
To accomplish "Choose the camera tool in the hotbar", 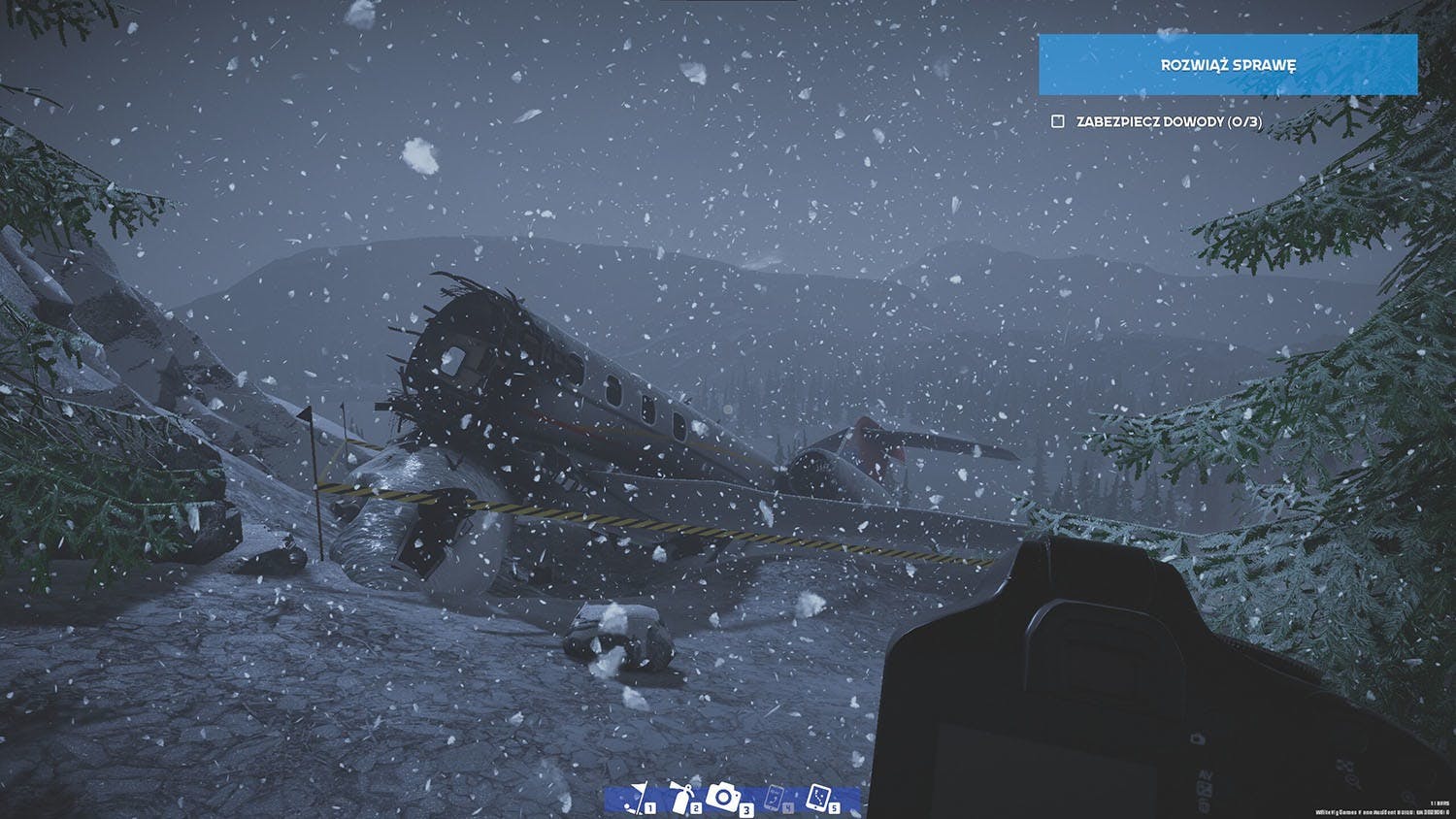I will click(724, 798).
